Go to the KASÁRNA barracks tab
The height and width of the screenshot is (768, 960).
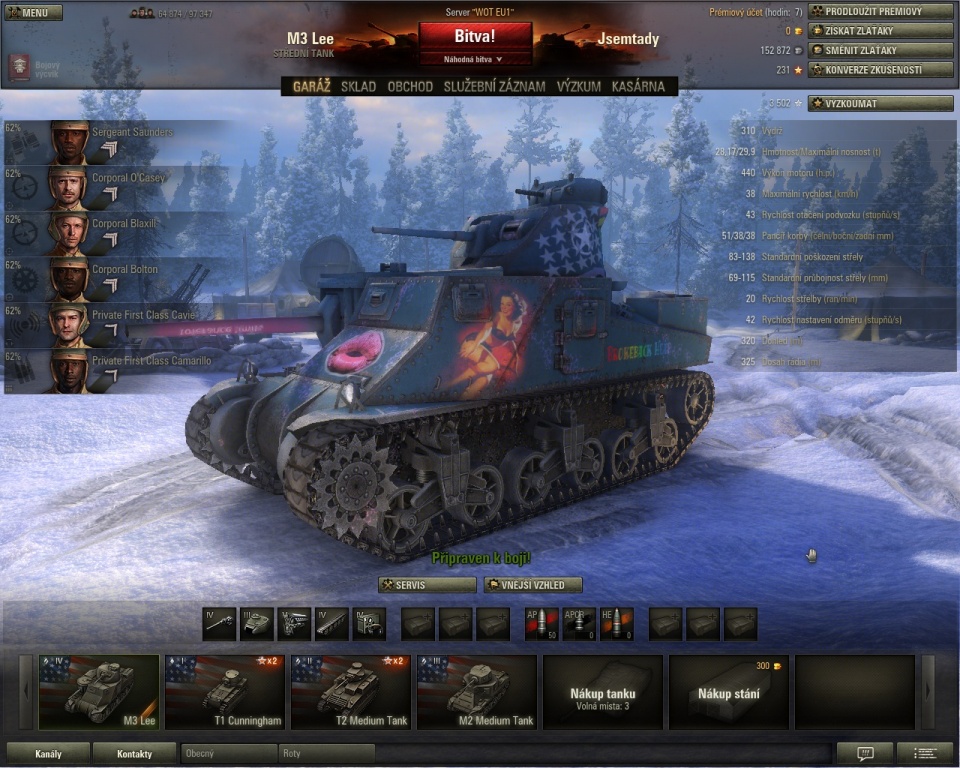[x=638, y=87]
